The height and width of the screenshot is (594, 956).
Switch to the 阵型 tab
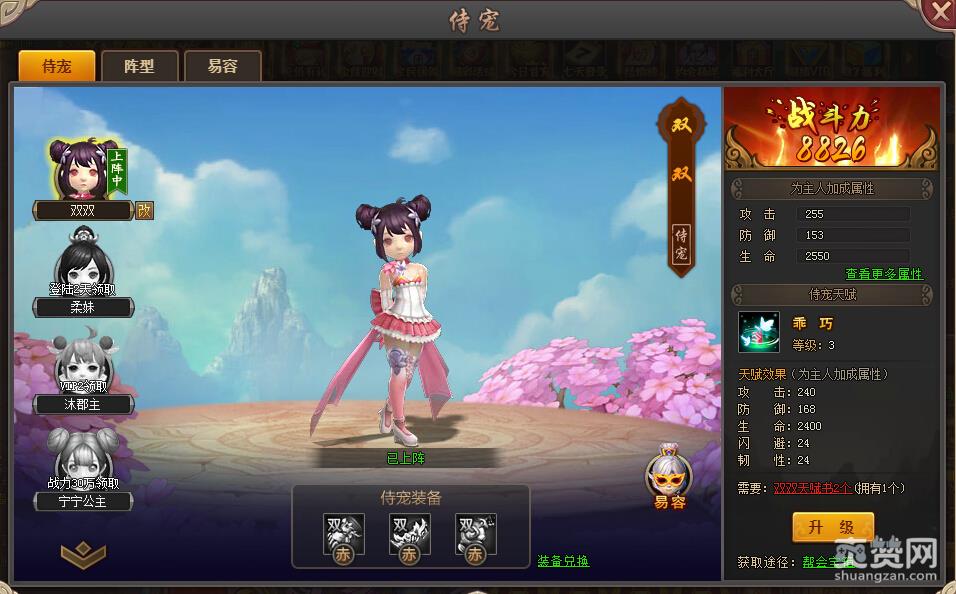click(139, 66)
